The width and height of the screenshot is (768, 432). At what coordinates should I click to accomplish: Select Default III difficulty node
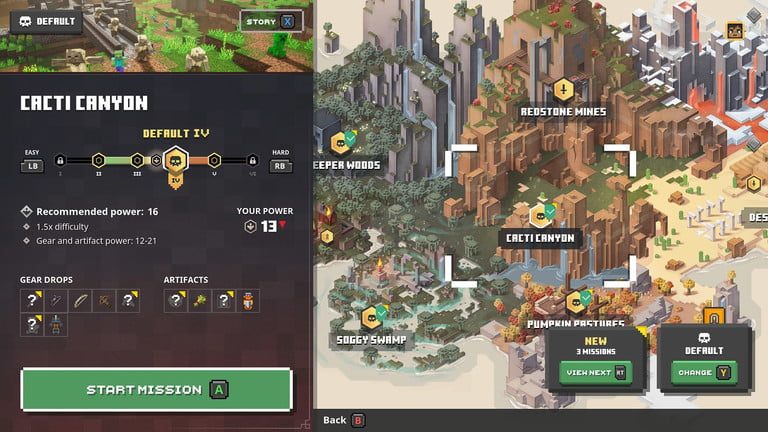pos(137,160)
